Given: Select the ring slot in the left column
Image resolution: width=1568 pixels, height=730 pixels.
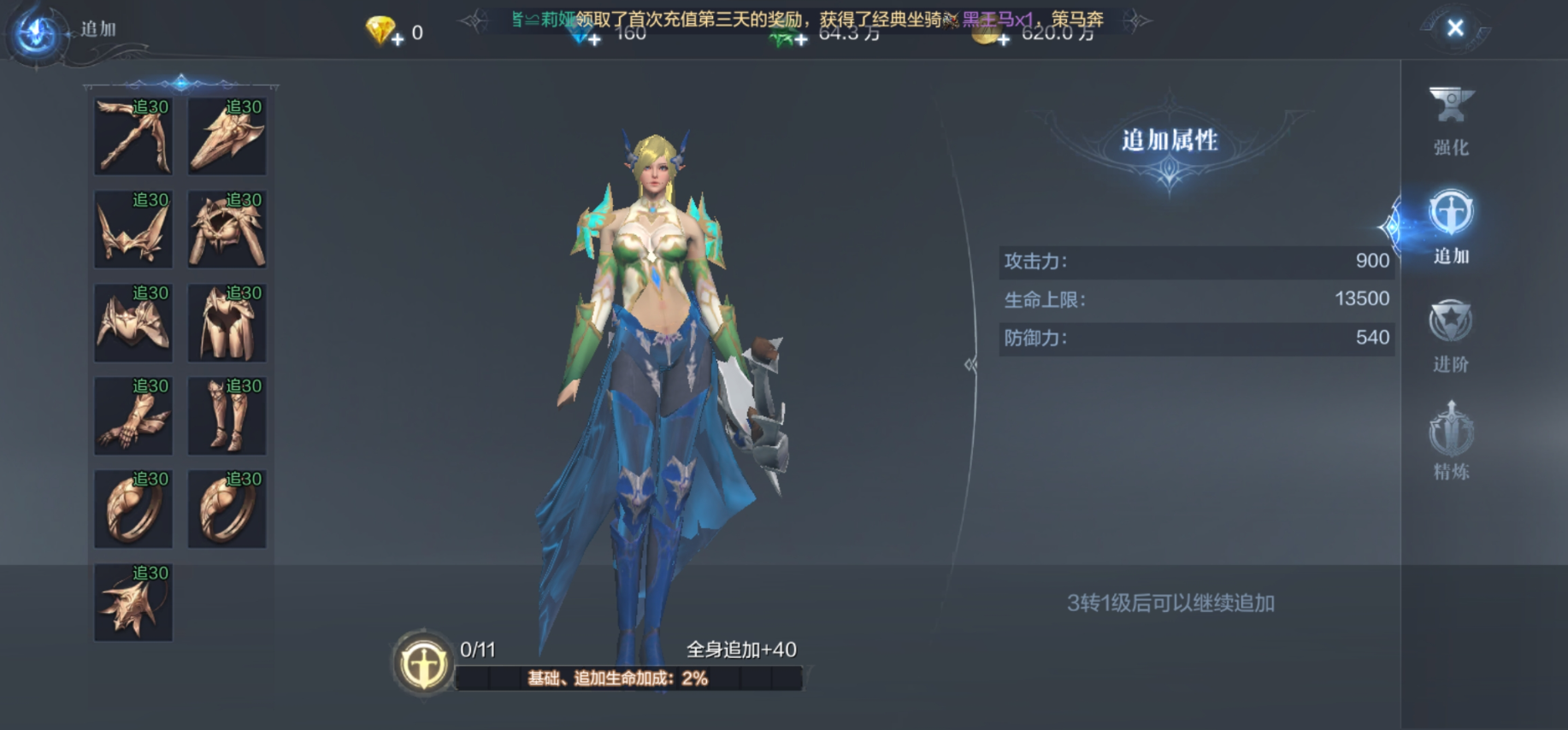Looking at the screenshot, I should pos(133,508).
